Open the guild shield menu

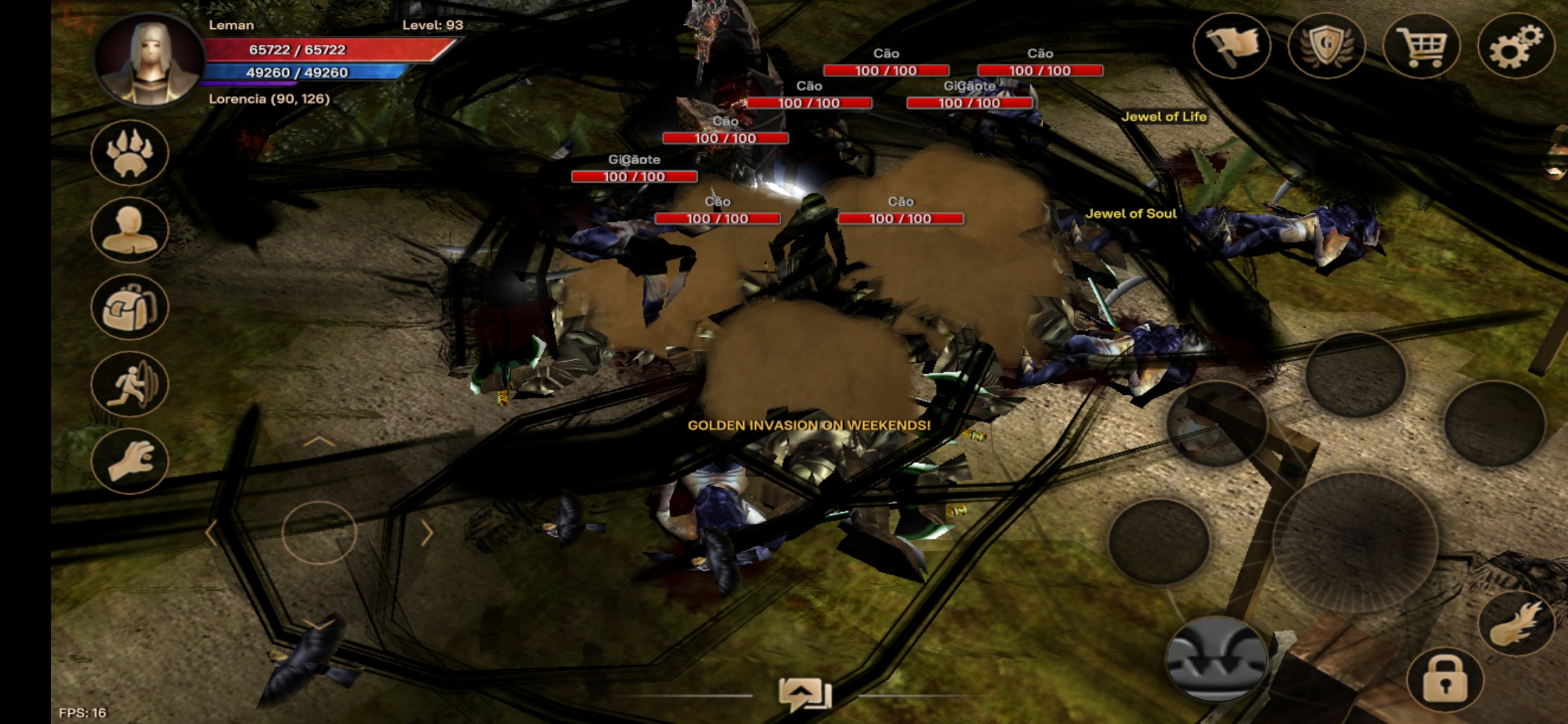click(1326, 46)
